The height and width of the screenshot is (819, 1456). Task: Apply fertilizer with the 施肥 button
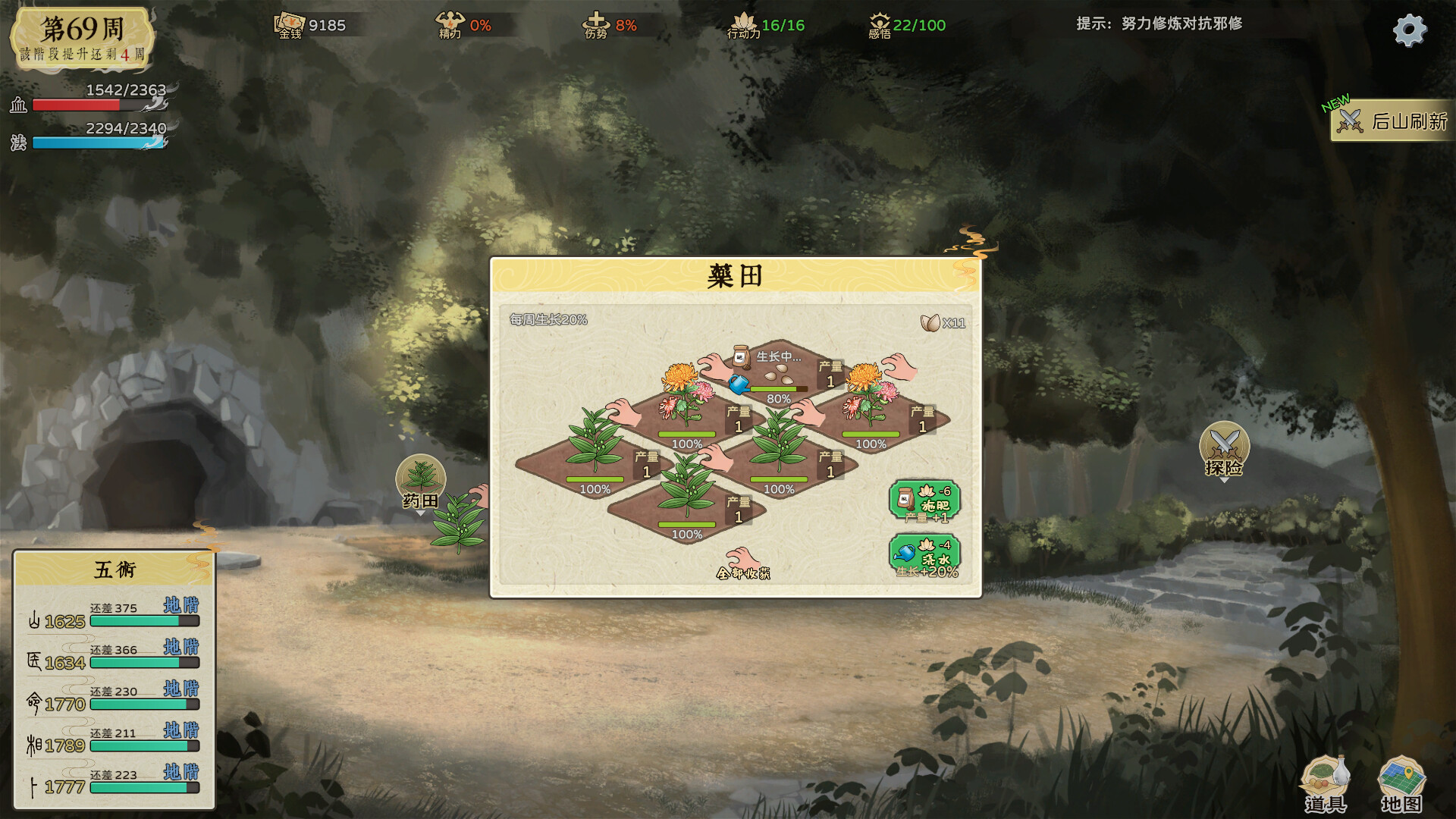point(924,501)
